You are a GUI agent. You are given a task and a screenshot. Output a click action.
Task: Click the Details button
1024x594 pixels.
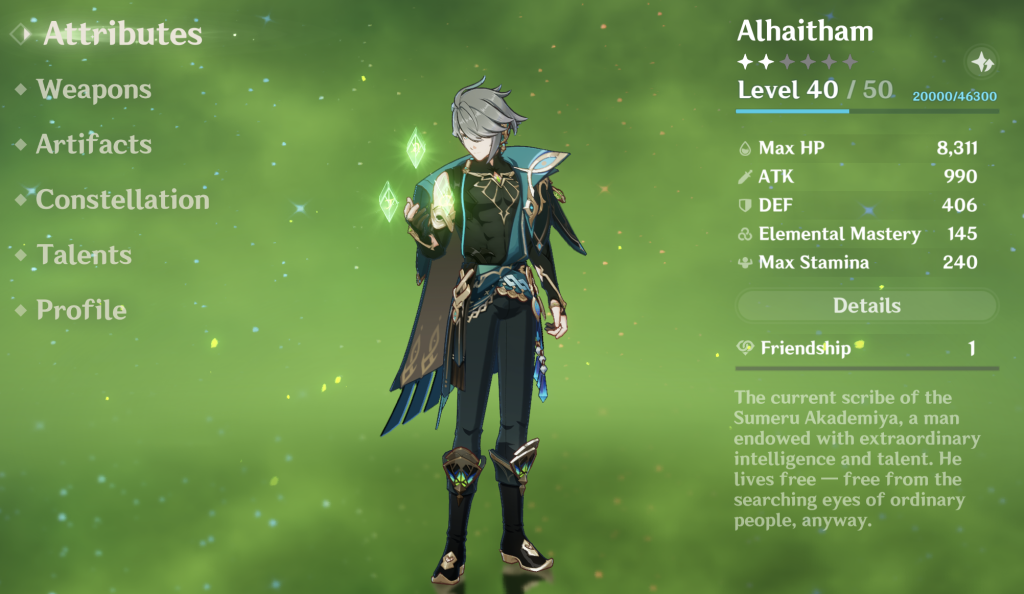[867, 306]
